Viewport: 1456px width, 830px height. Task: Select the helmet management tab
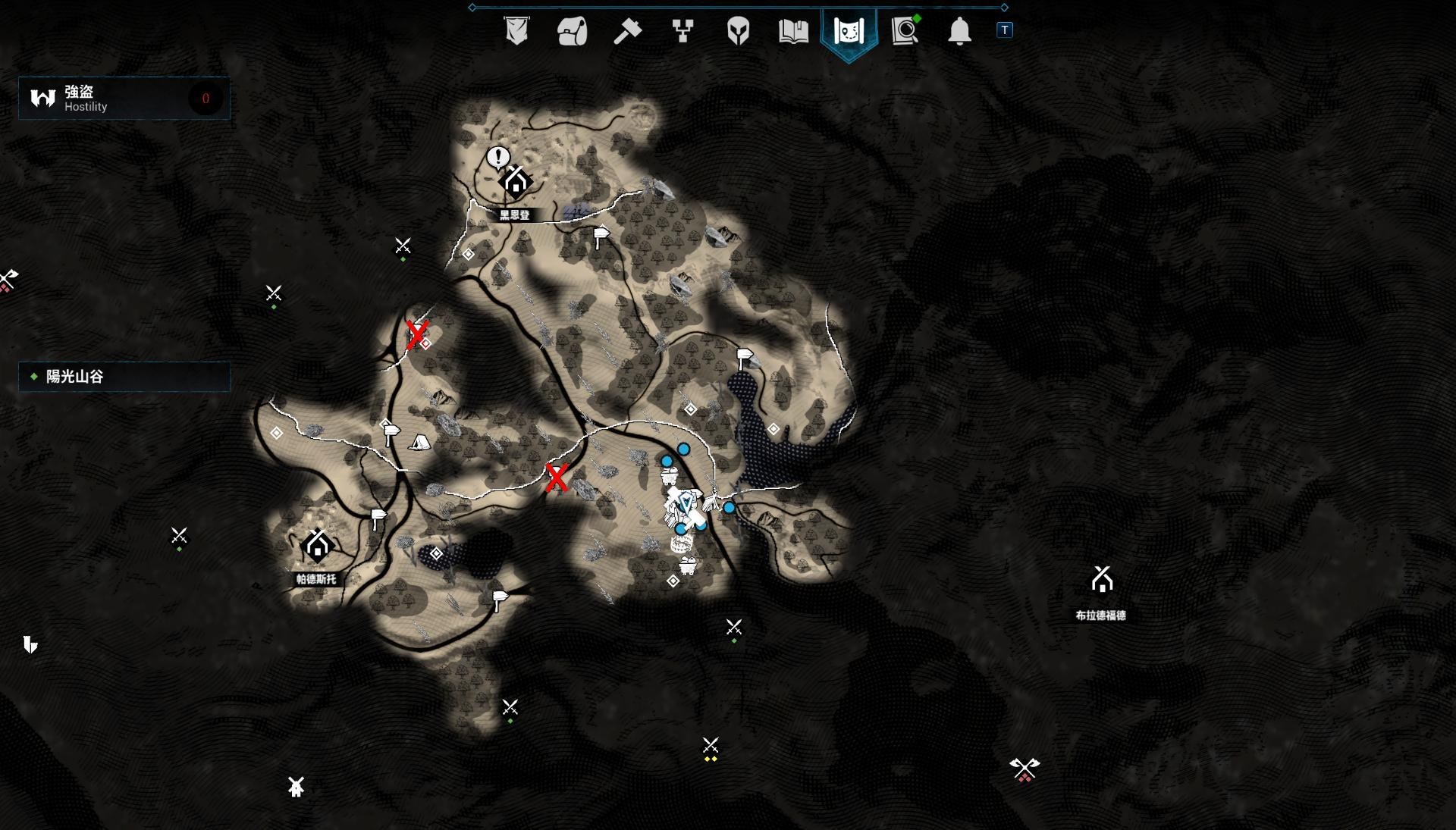pyautogui.click(x=738, y=31)
